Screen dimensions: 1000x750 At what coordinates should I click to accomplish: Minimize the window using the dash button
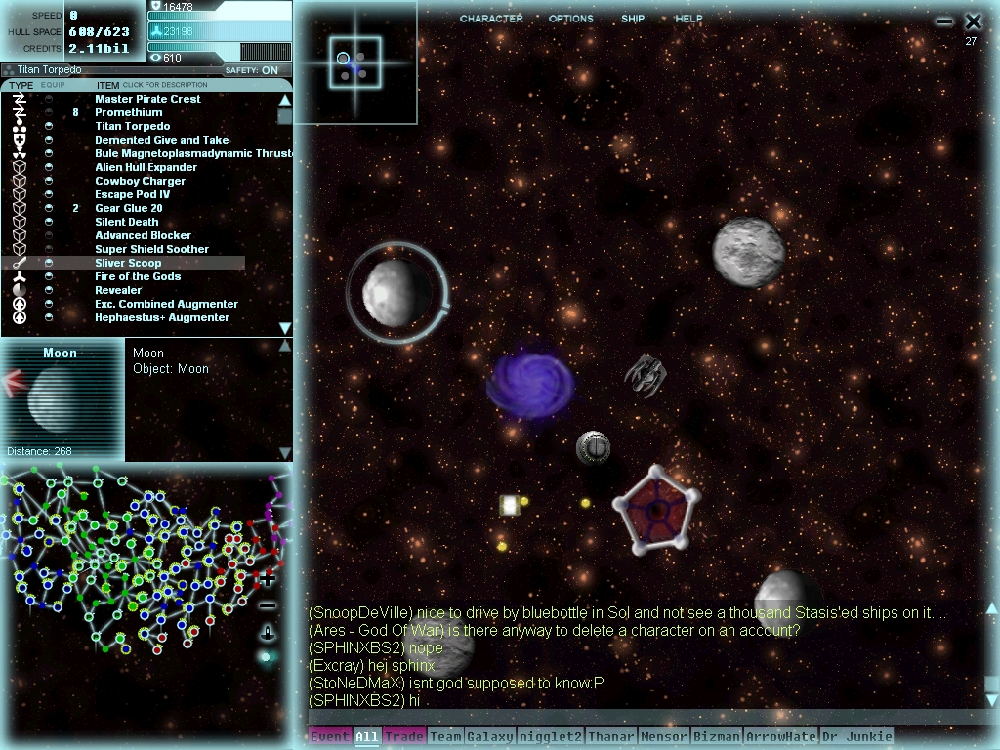click(944, 21)
